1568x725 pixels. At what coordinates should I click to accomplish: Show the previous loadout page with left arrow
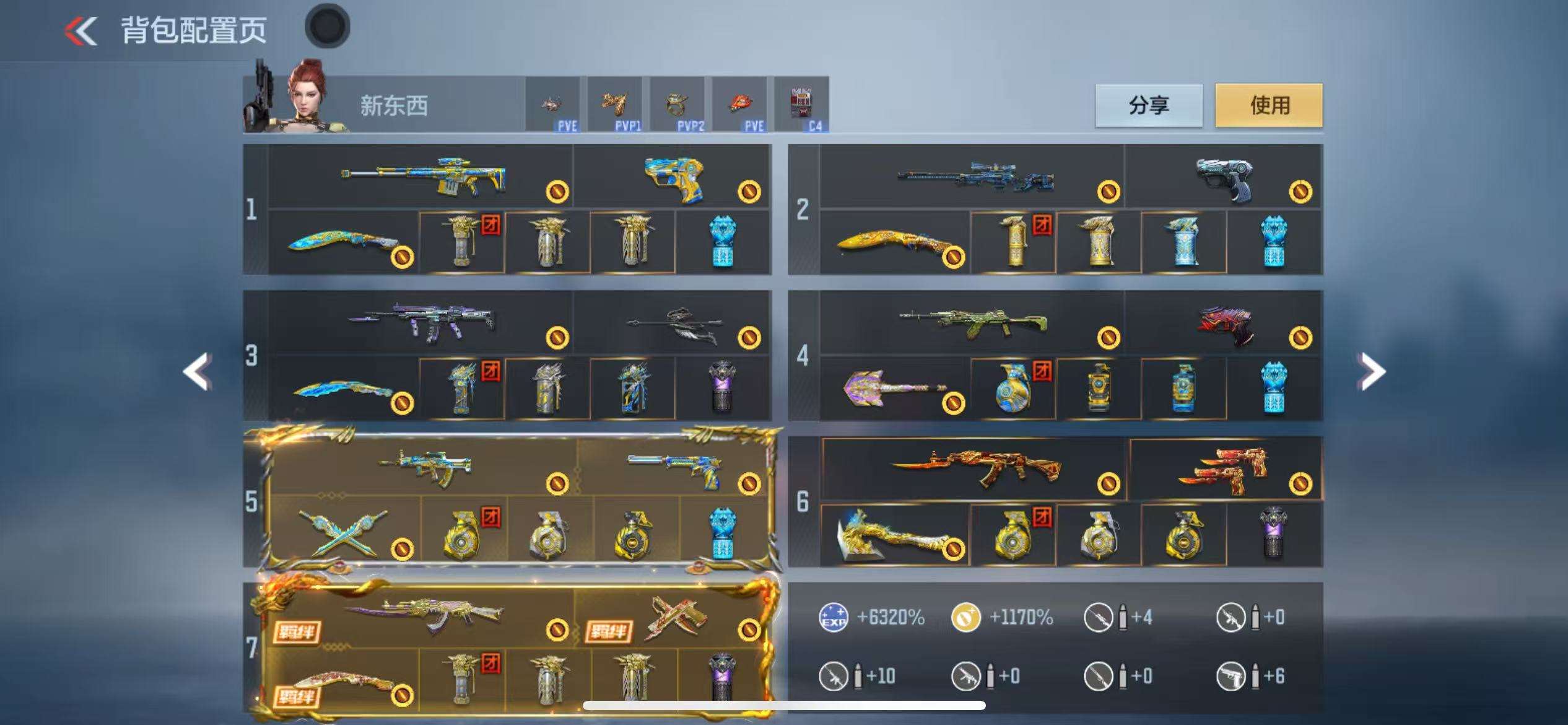[x=198, y=371]
